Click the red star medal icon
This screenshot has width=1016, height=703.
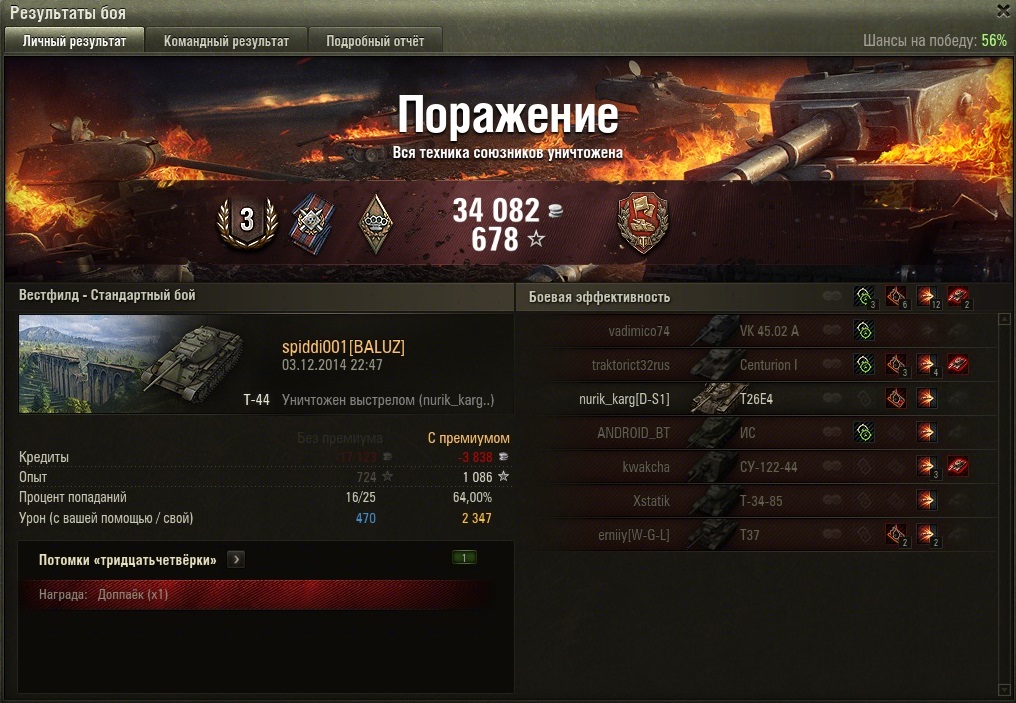pyautogui.click(x=643, y=222)
